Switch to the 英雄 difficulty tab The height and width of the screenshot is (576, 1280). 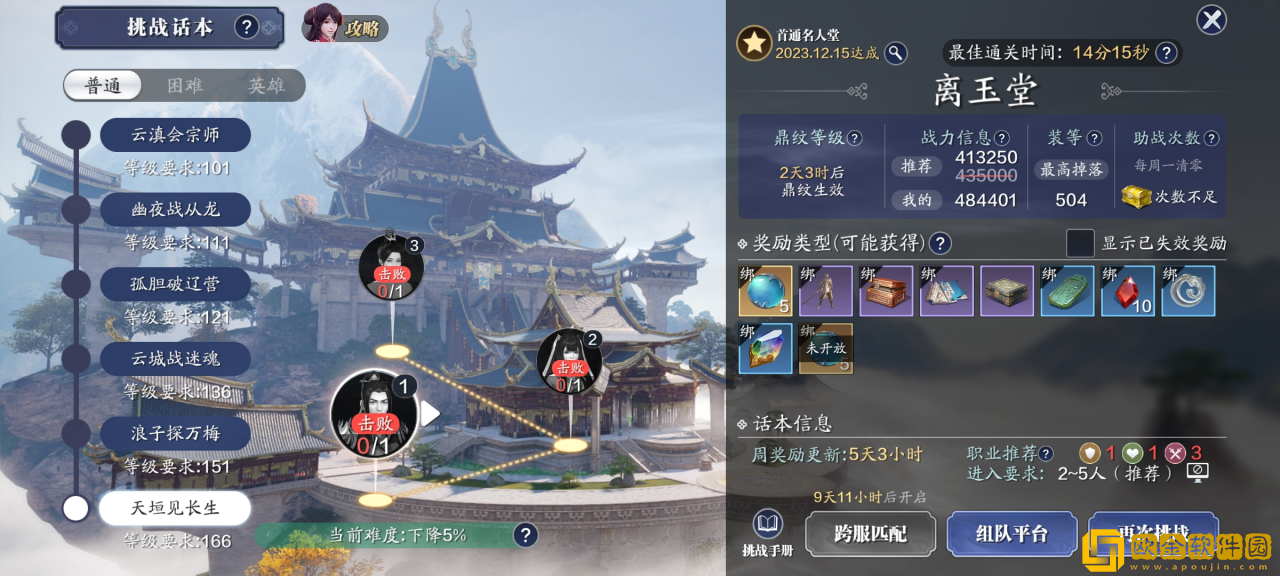coord(266,86)
